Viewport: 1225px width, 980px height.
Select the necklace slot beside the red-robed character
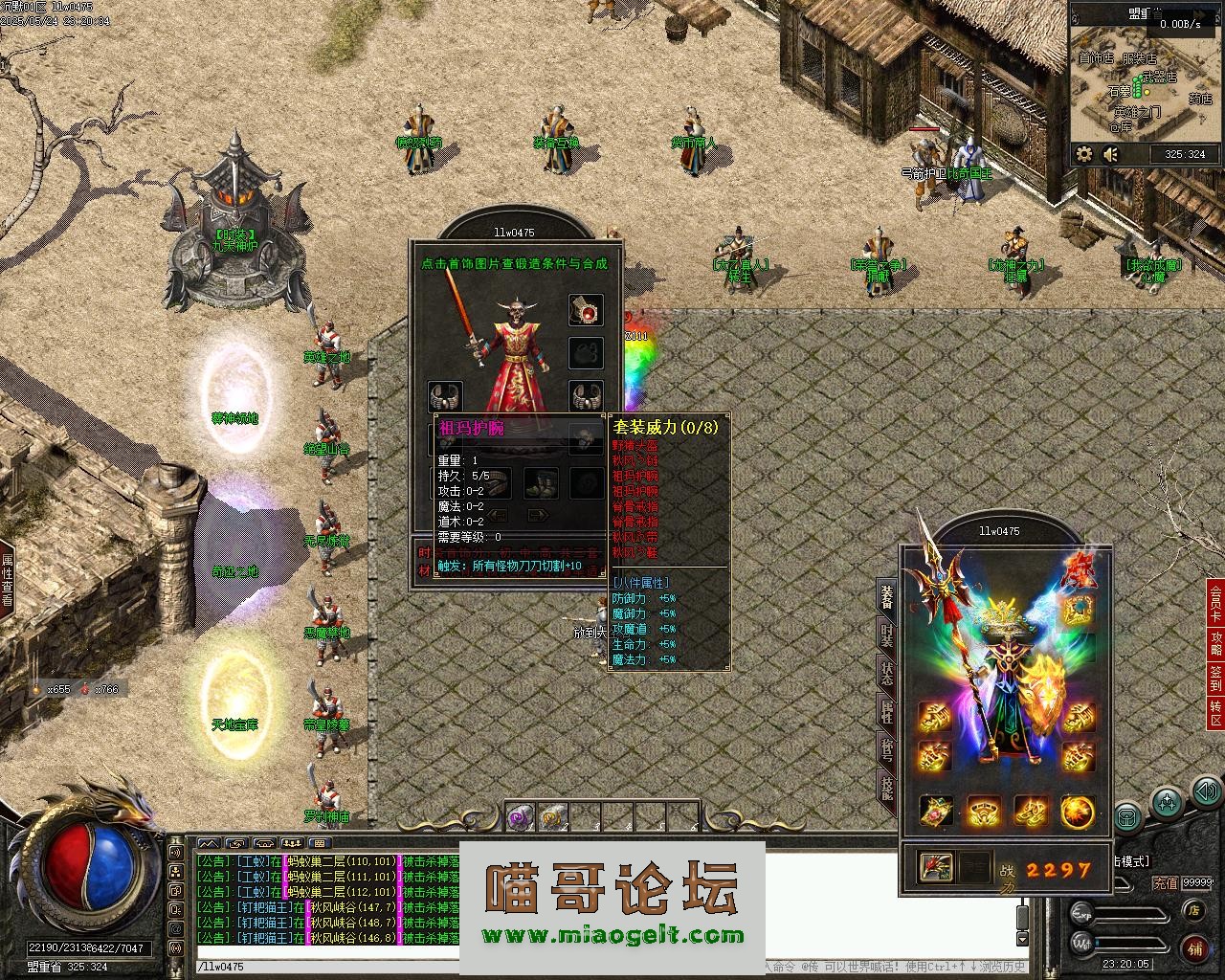click(x=586, y=310)
